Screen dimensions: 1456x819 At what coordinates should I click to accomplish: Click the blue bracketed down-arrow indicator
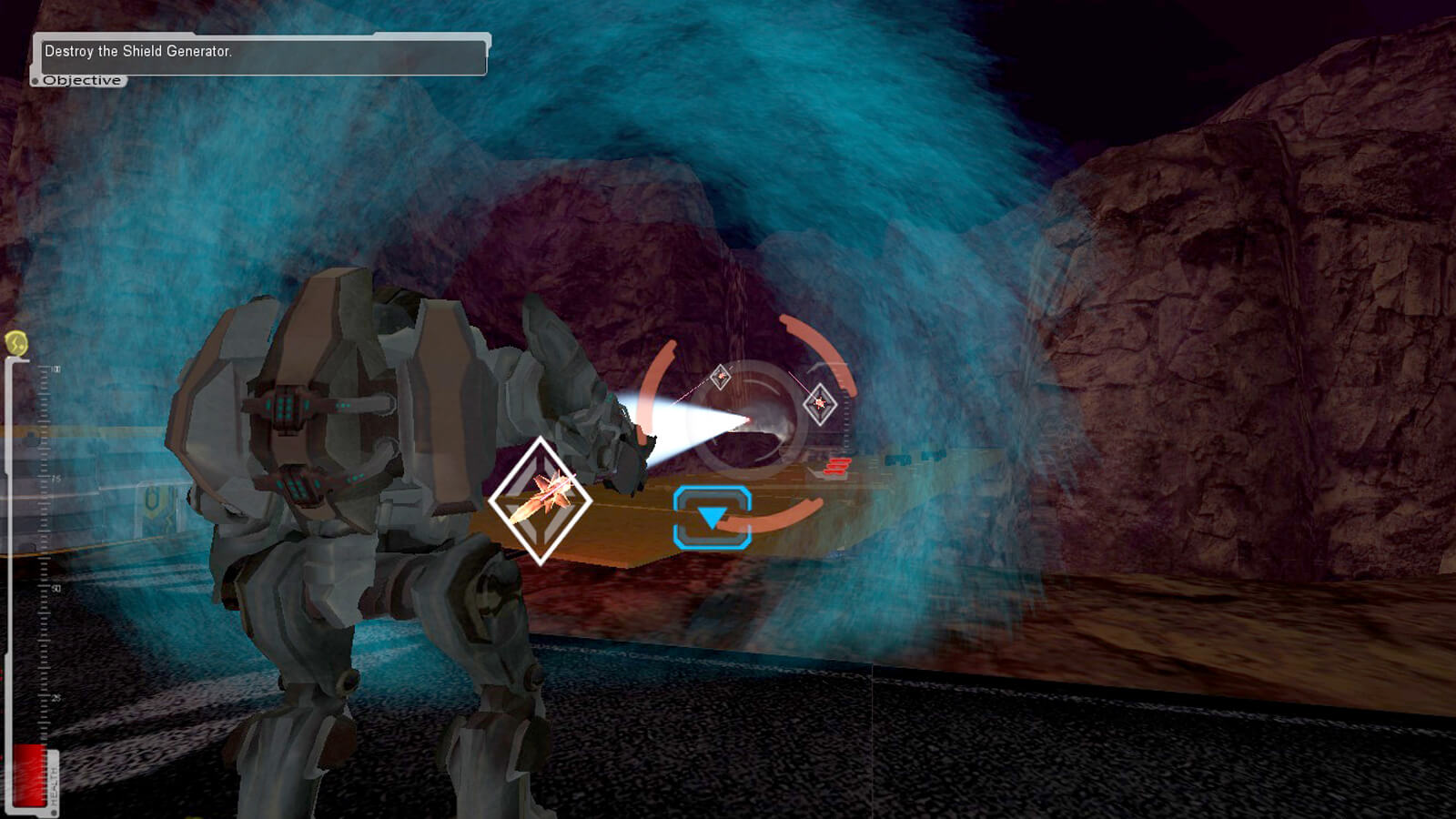(x=713, y=518)
